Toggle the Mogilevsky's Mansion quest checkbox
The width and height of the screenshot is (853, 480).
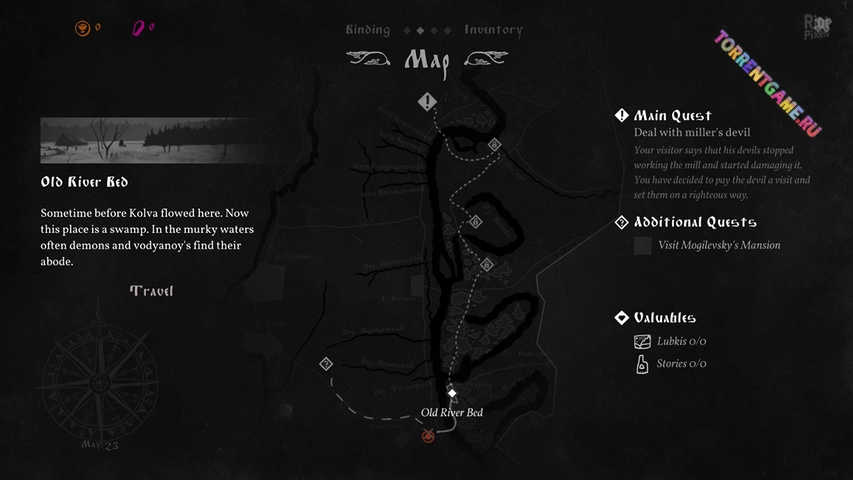(x=642, y=245)
